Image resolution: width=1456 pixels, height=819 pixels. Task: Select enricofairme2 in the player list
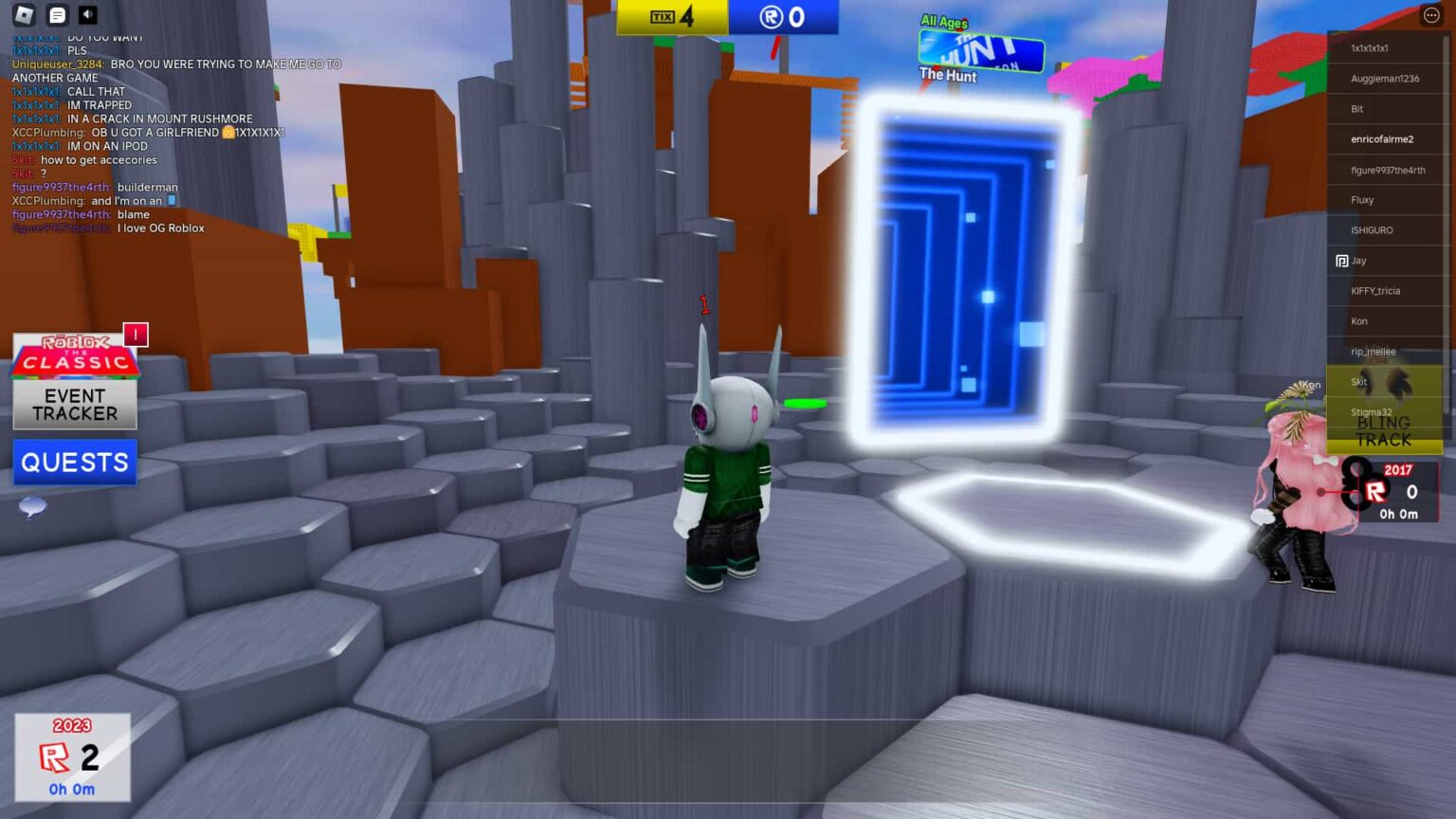click(x=1383, y=138)
